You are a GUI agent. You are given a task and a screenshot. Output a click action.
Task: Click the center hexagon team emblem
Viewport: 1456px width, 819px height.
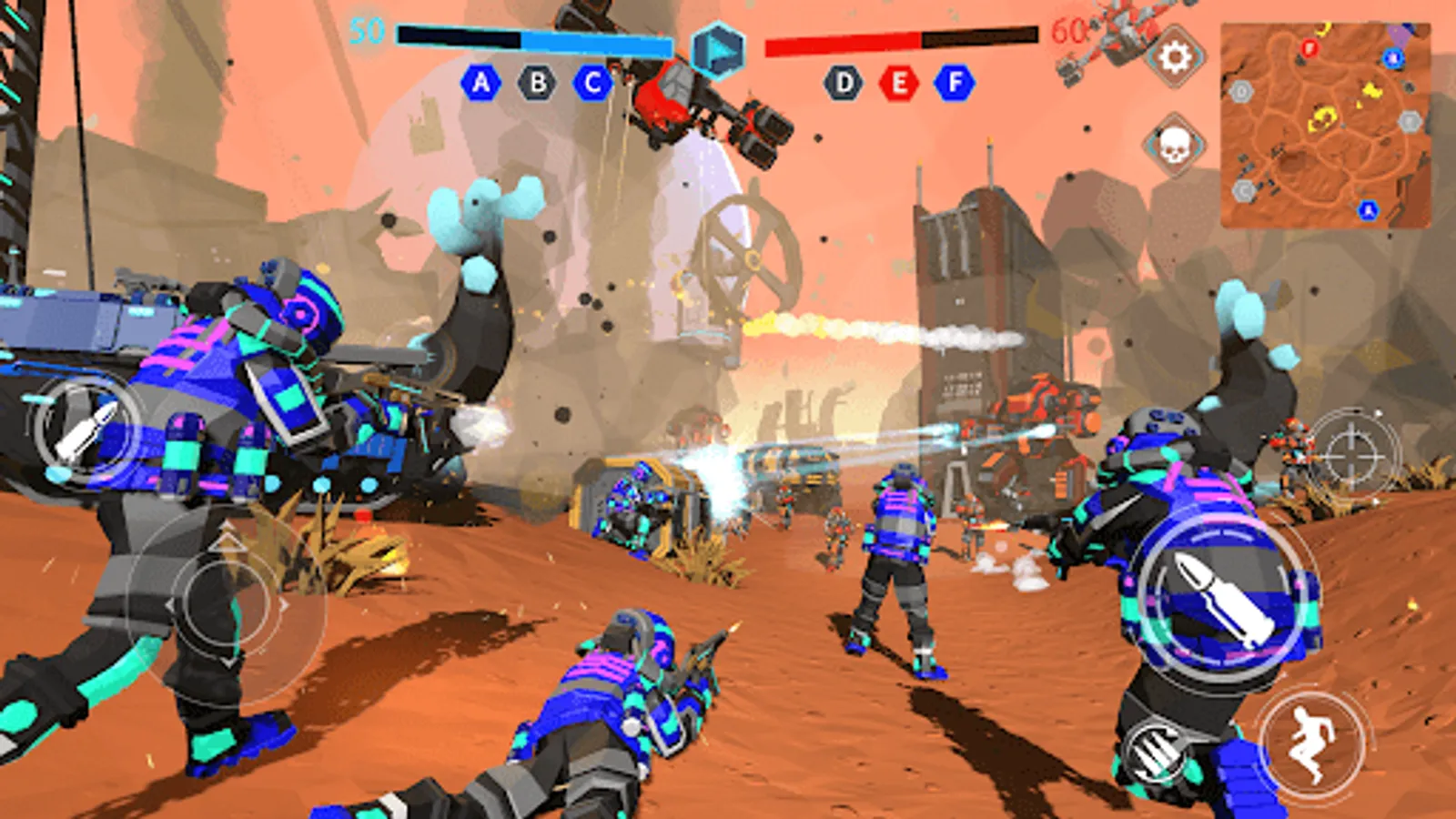tap(717, 48)
